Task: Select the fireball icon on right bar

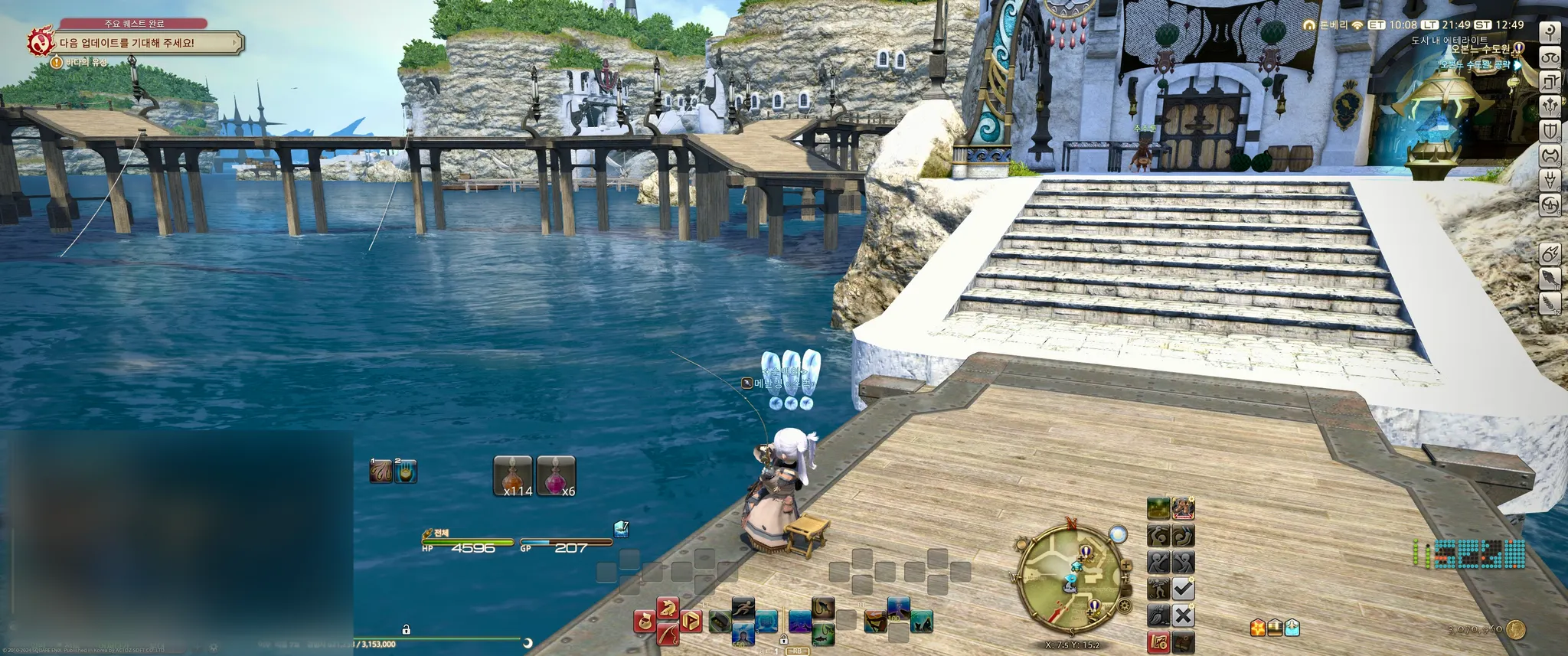Action: click(1550, 254)
